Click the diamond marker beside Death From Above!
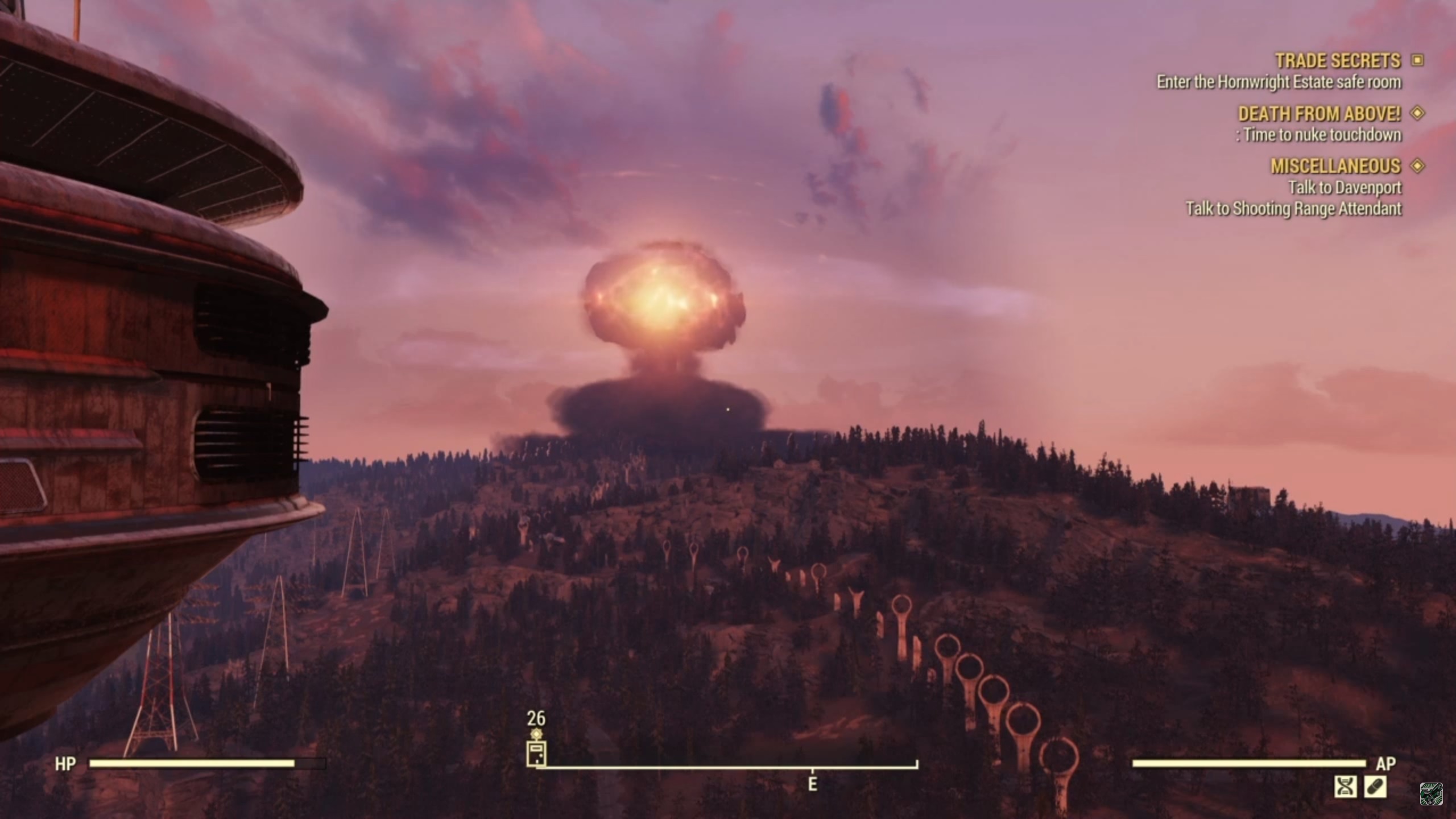This screenshot has height=819, width=1456. tap(1417, 113)
